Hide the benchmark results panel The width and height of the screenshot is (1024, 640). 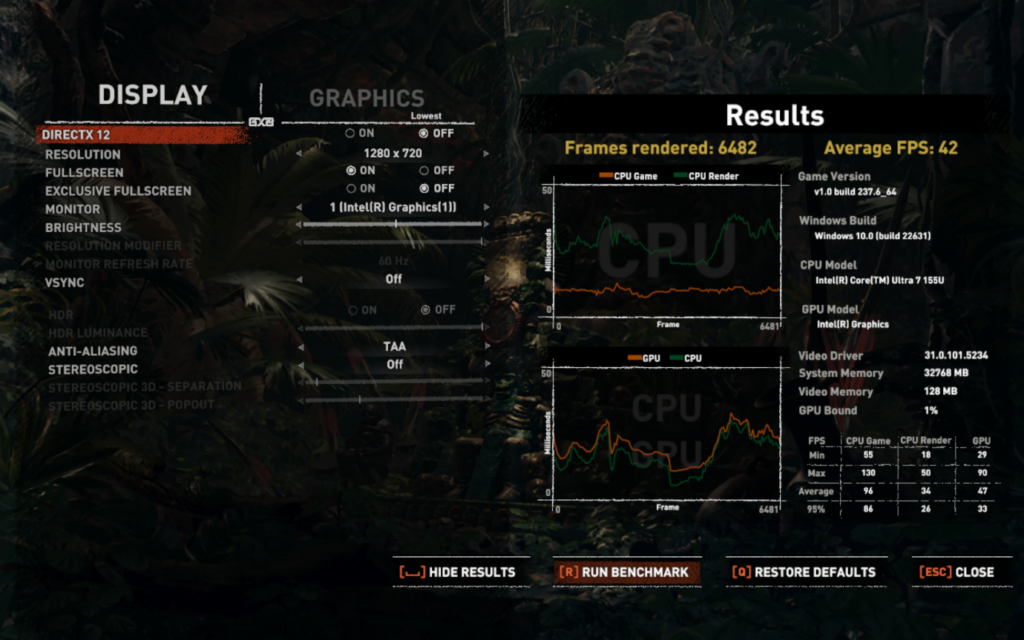pos(458,572)
